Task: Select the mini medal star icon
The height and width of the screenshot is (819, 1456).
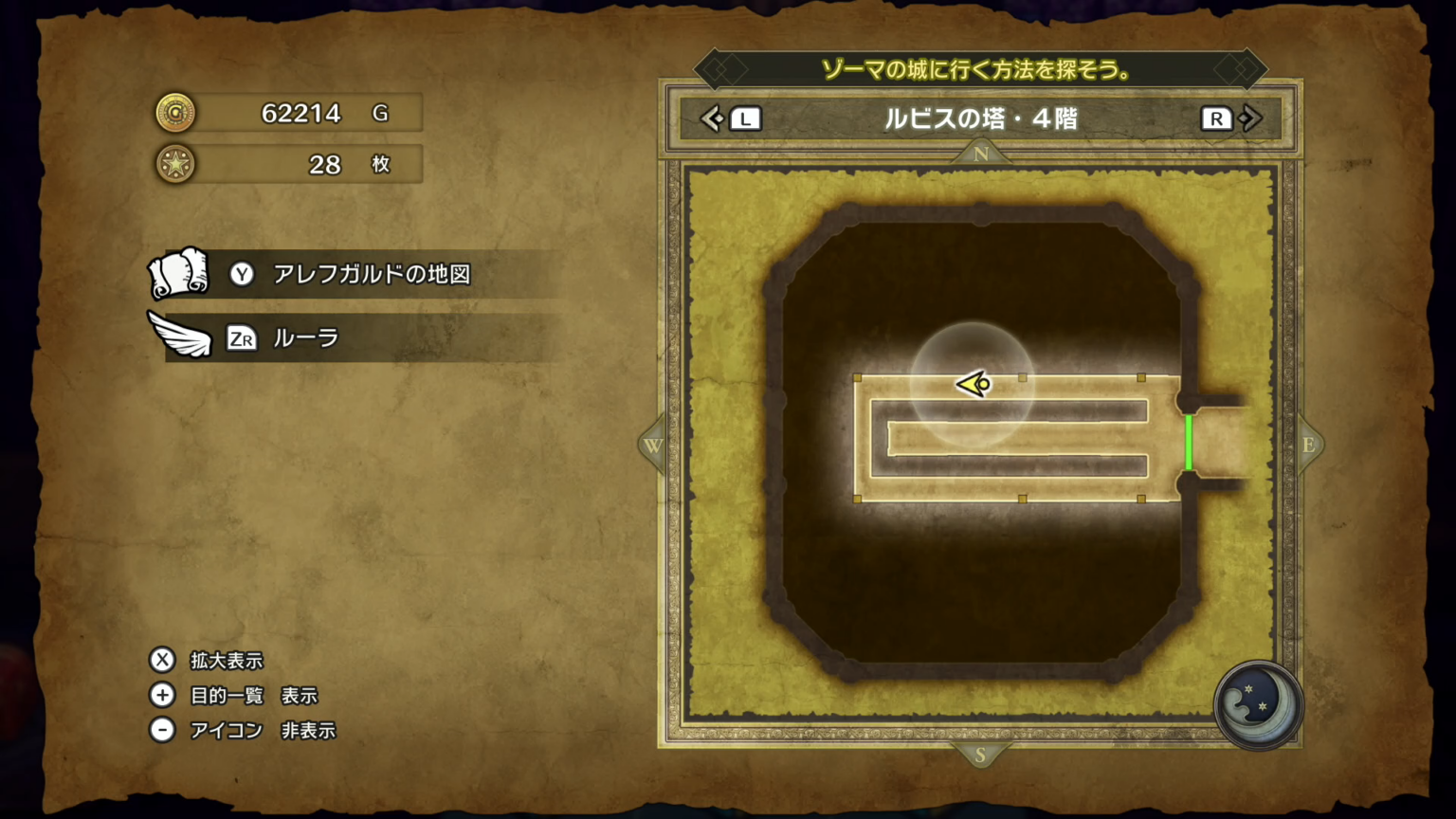Action: coord(176,165)
